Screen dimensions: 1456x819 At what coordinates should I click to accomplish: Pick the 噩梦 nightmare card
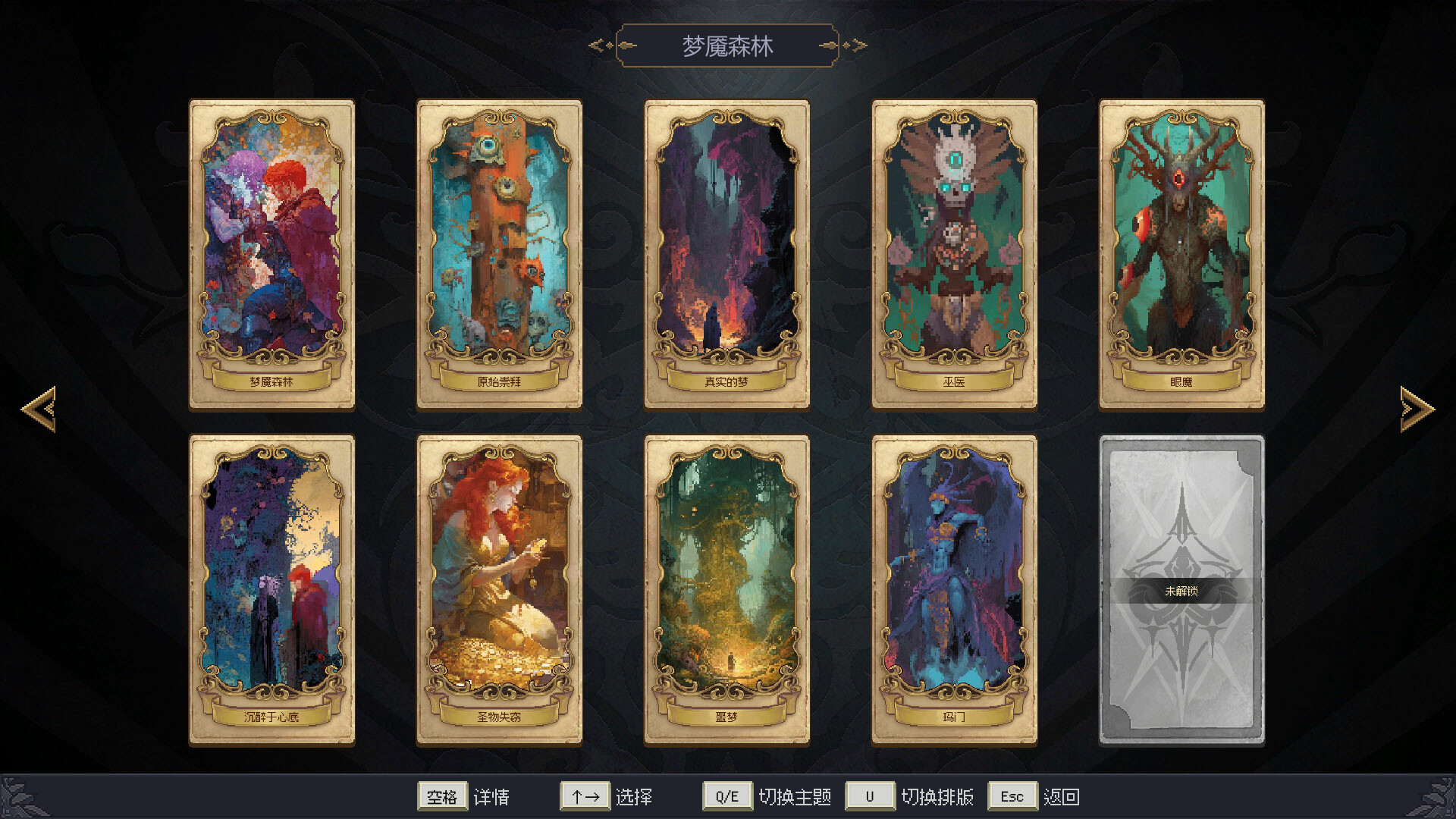pos(726,584)
